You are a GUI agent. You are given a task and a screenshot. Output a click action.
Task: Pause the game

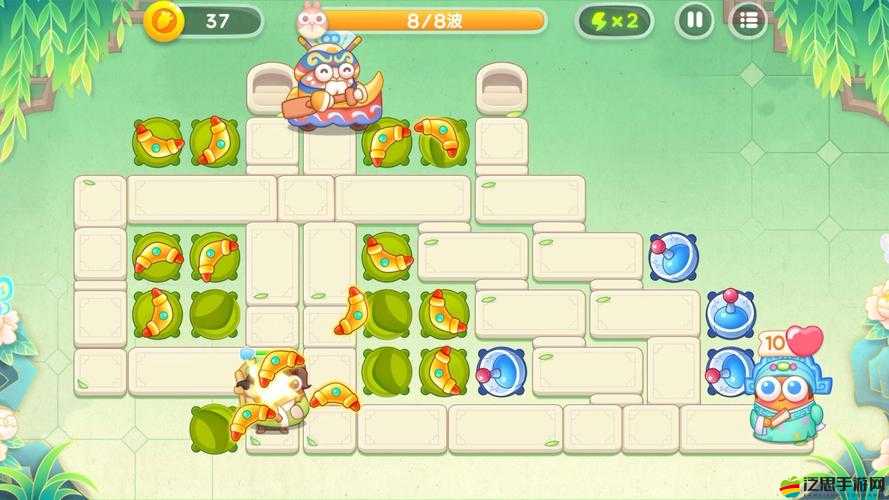tap(695, 20)
